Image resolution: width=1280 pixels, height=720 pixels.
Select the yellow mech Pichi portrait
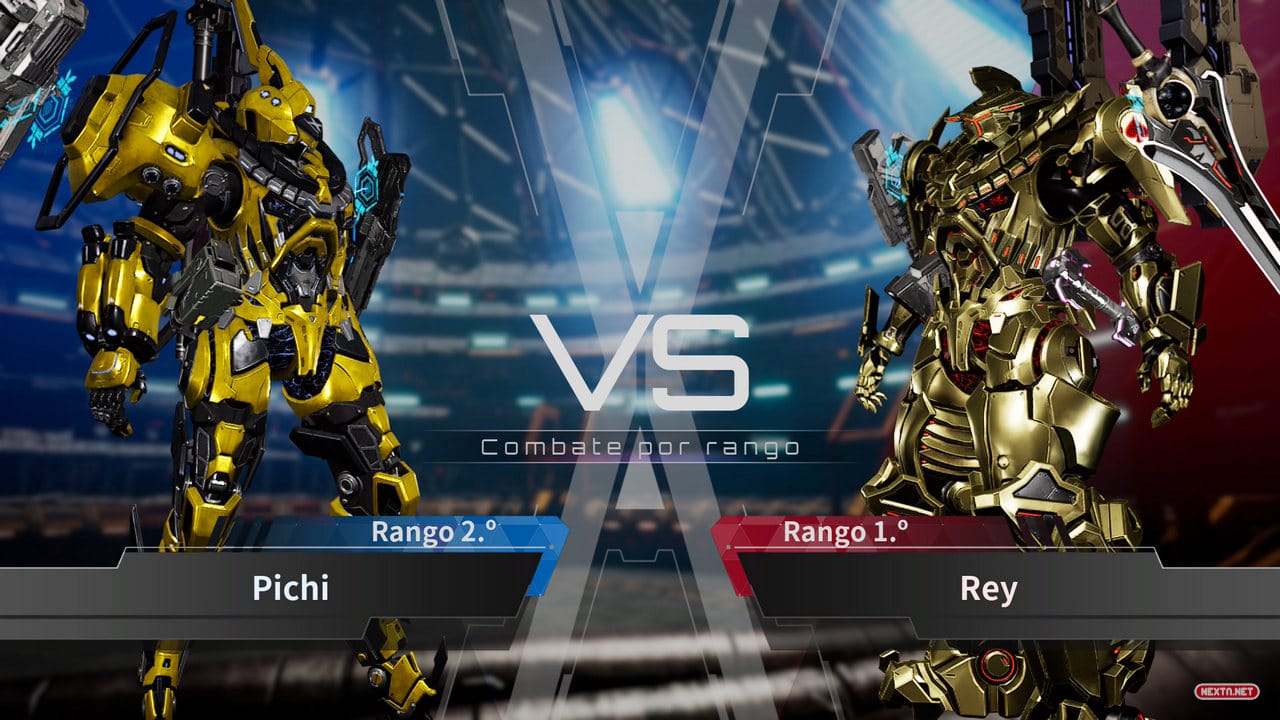coord(230,300)
